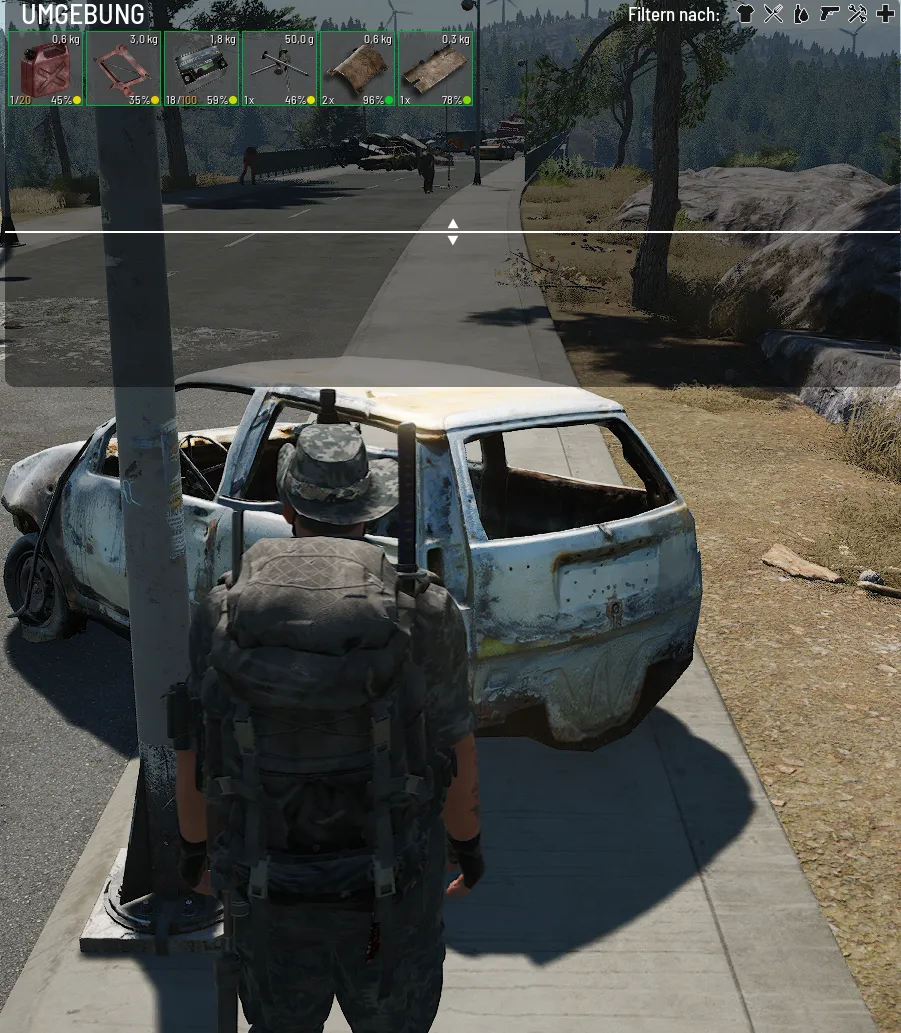Filter by weapons using the pistol icon
The height and width of the screenshot is (1033, 901).
click(x=828, y=14)
